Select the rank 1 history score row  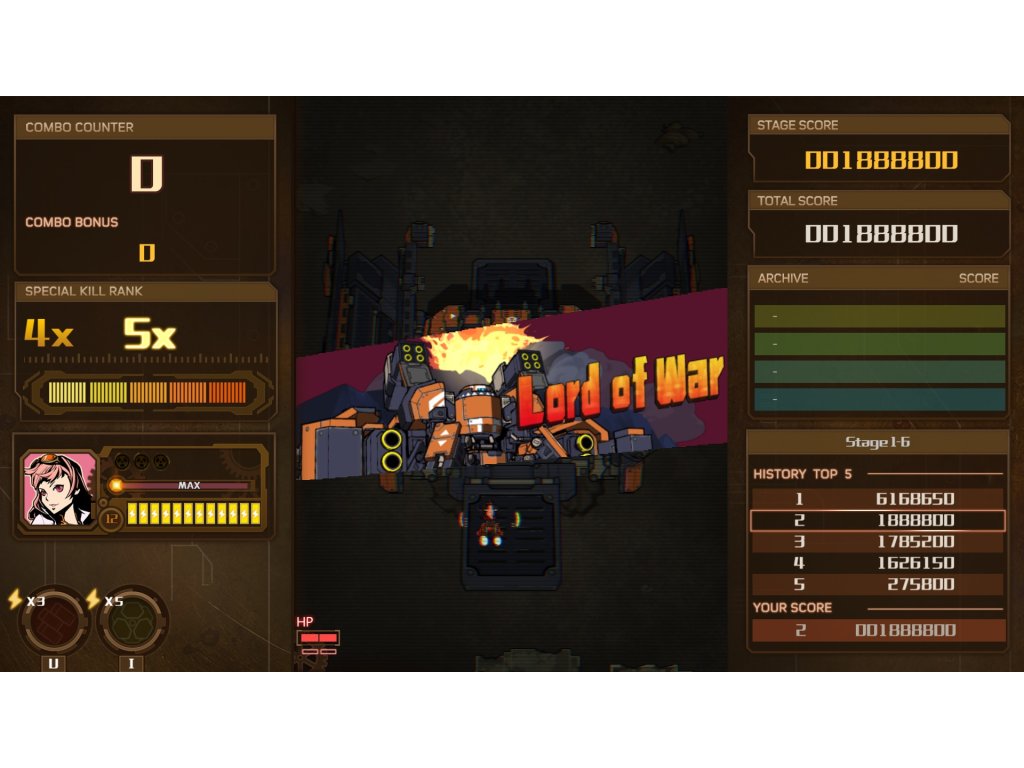(x=877, y=499)
